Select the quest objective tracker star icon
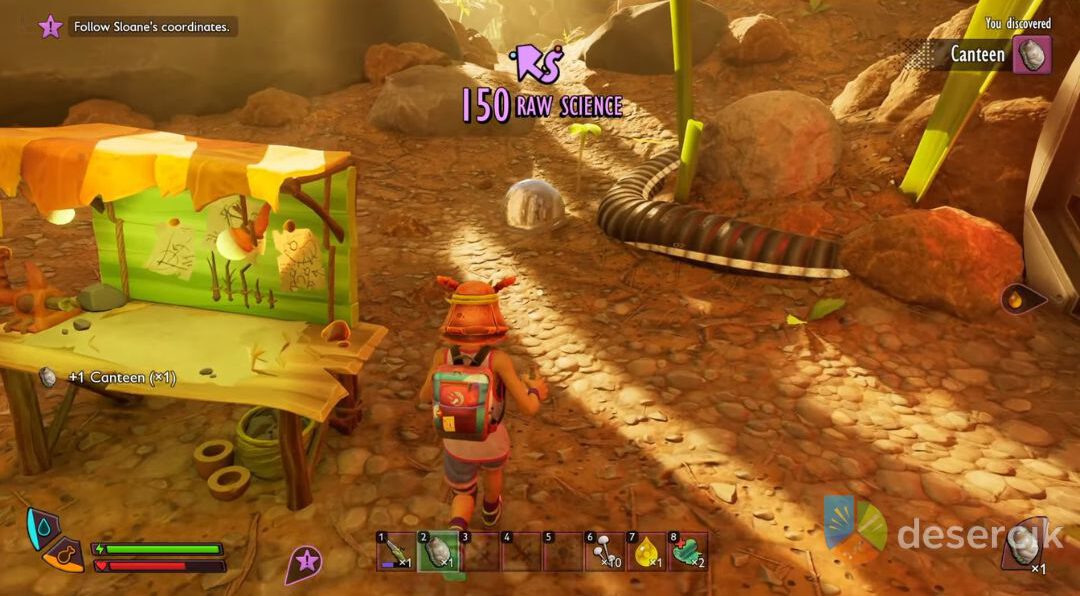 tap(50, 27)
